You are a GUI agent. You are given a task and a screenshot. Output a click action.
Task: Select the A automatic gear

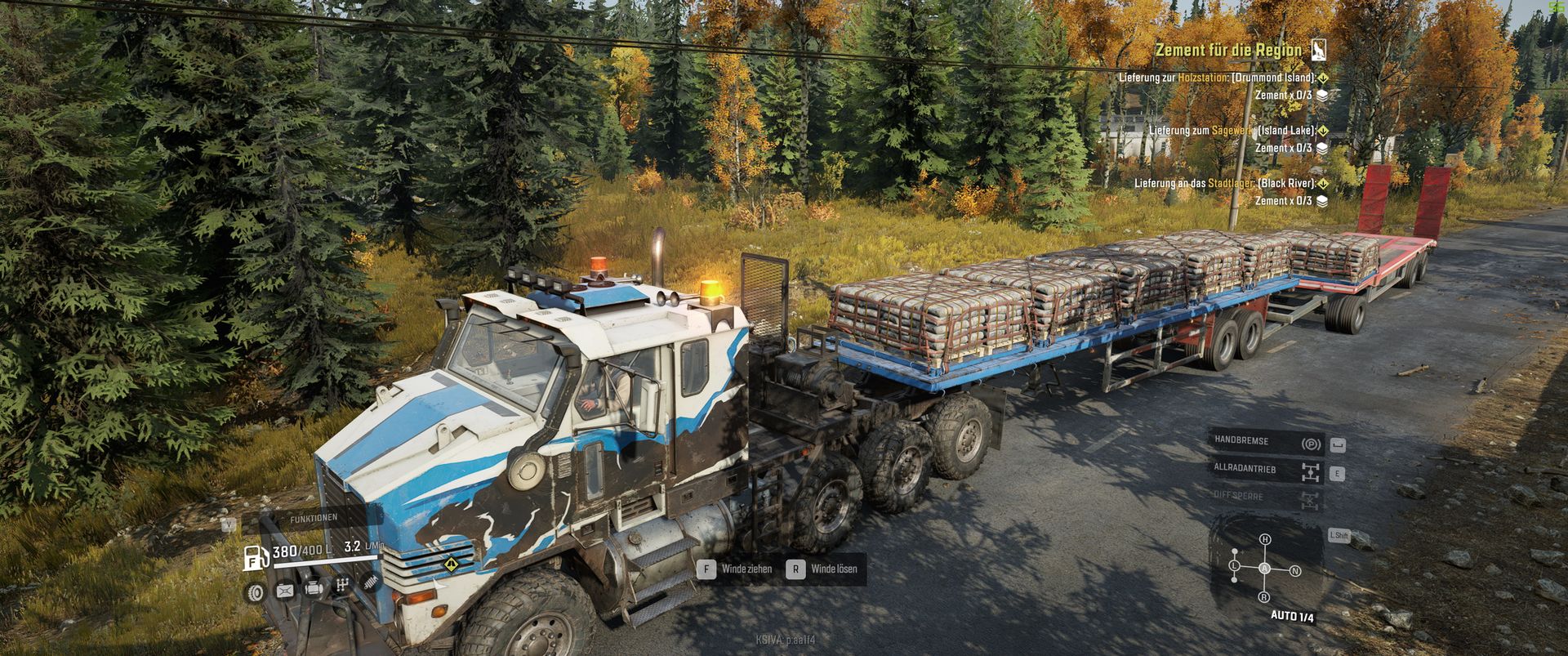coord(1264,568)
